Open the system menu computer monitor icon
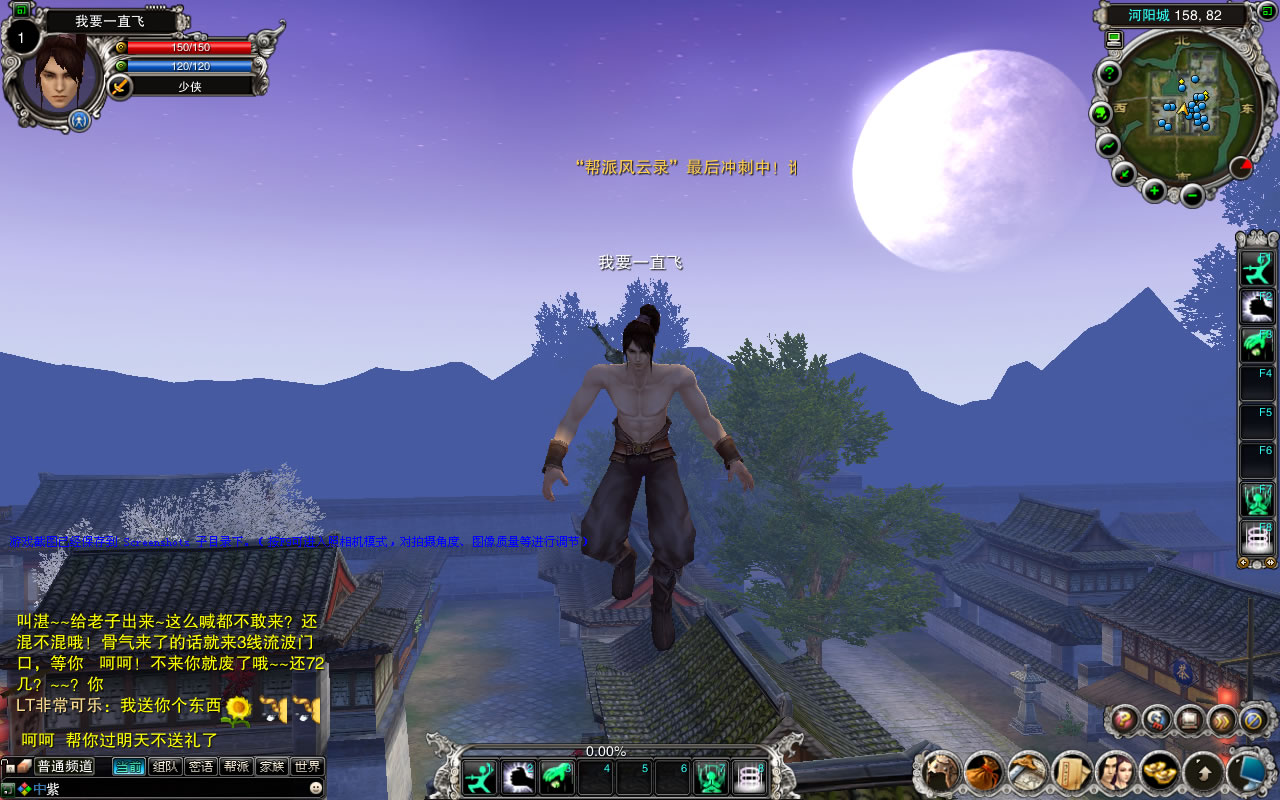 (x=1246, y=772)
